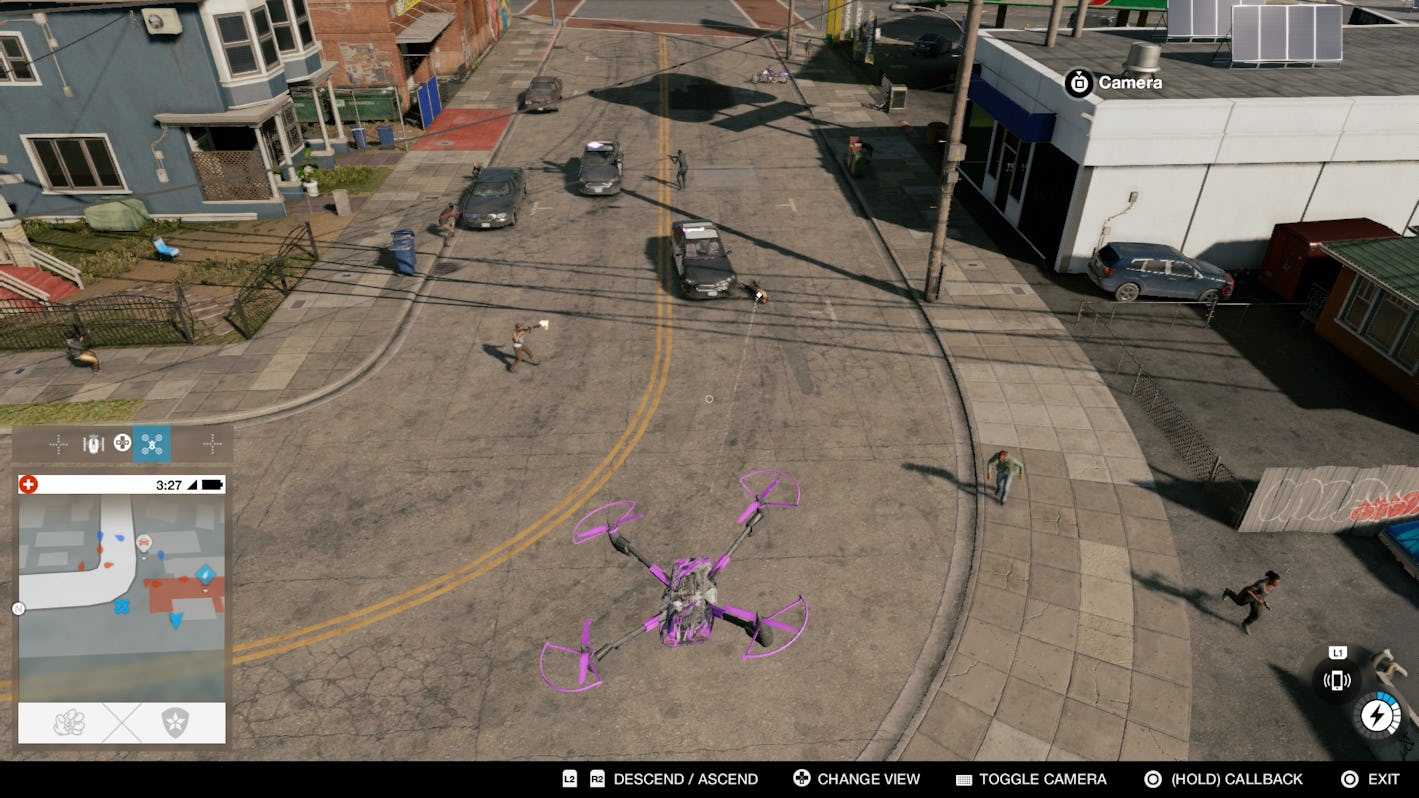Click the banned-vehicle bubble marker on the minimap
This screenshot has height=798, width=1419.
[x=145, y=544]
